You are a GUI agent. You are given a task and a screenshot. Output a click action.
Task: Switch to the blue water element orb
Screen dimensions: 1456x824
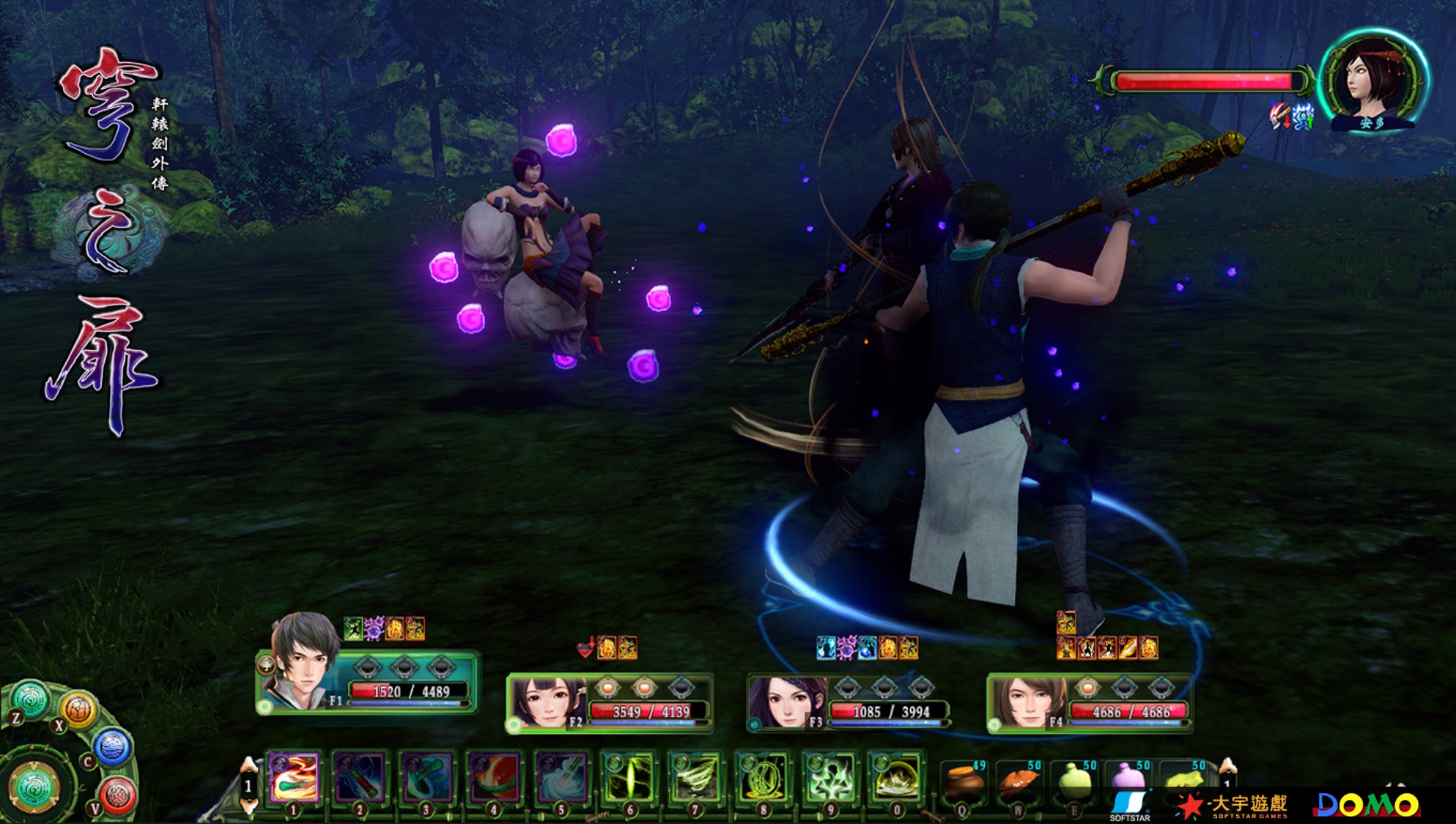pos(112,748)
